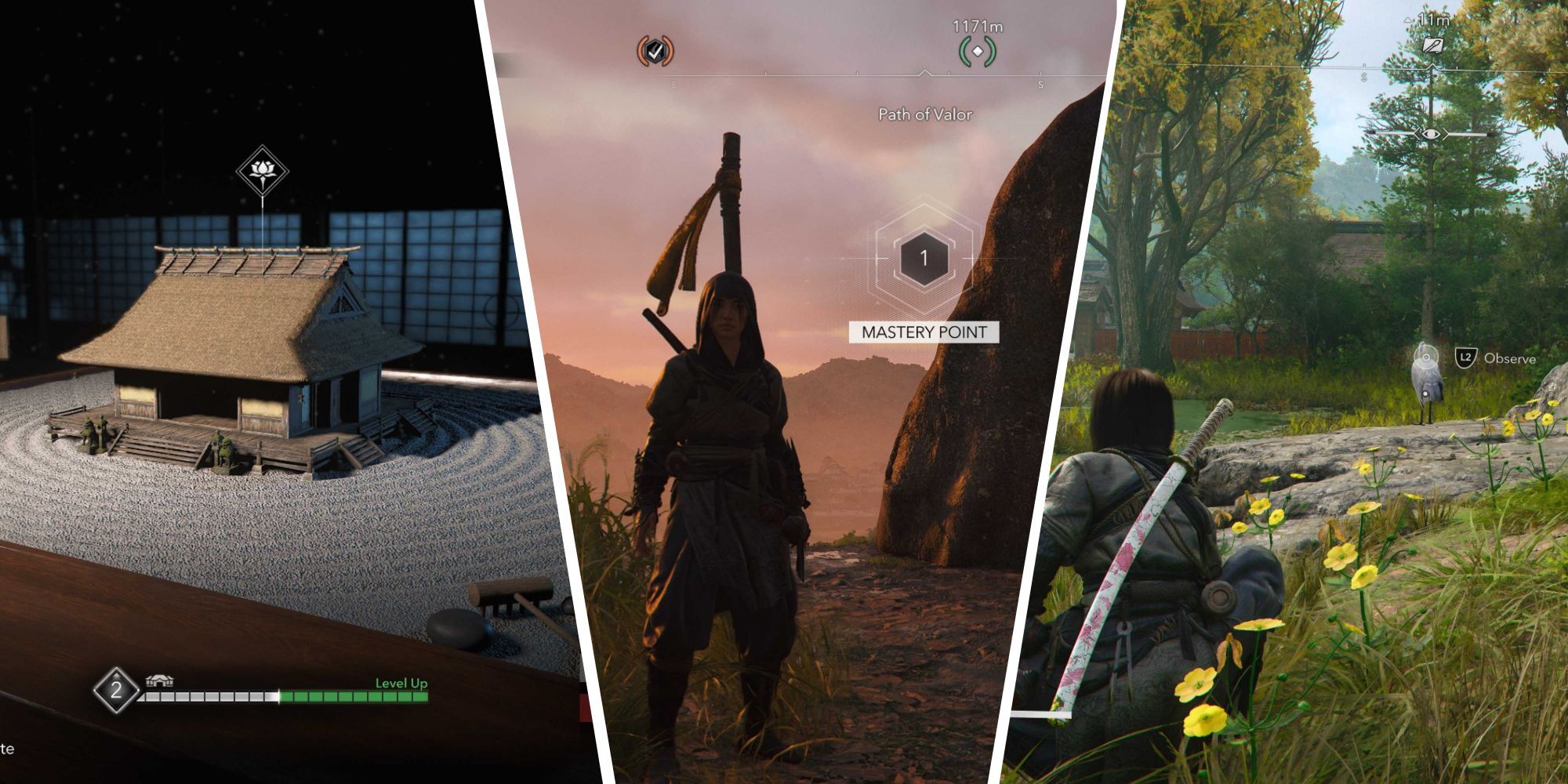The image size is (1568, 784).
Task: Click the checked objective marker on the compass
Action: coord(656,51)
